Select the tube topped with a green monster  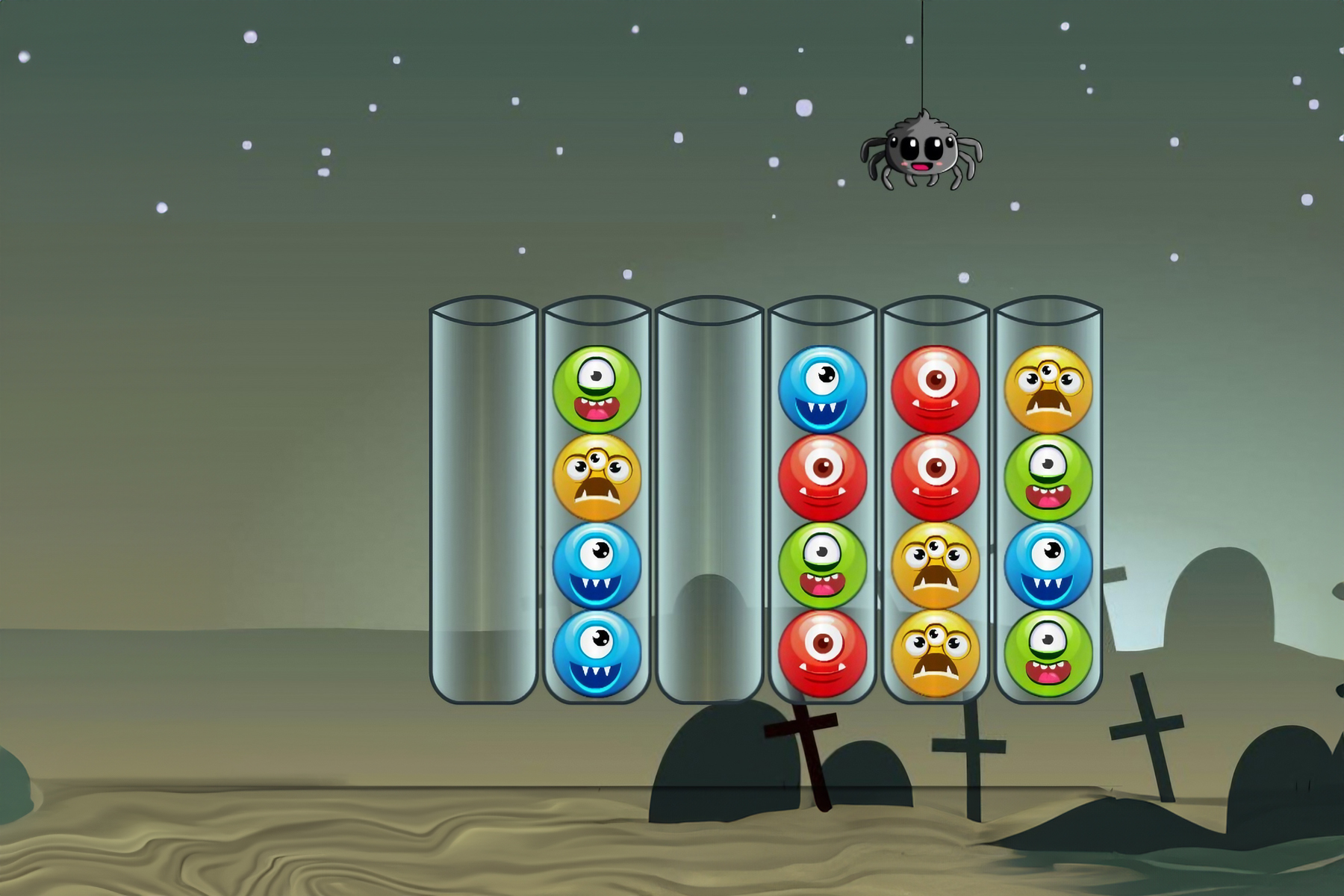(x=597, y=500)
